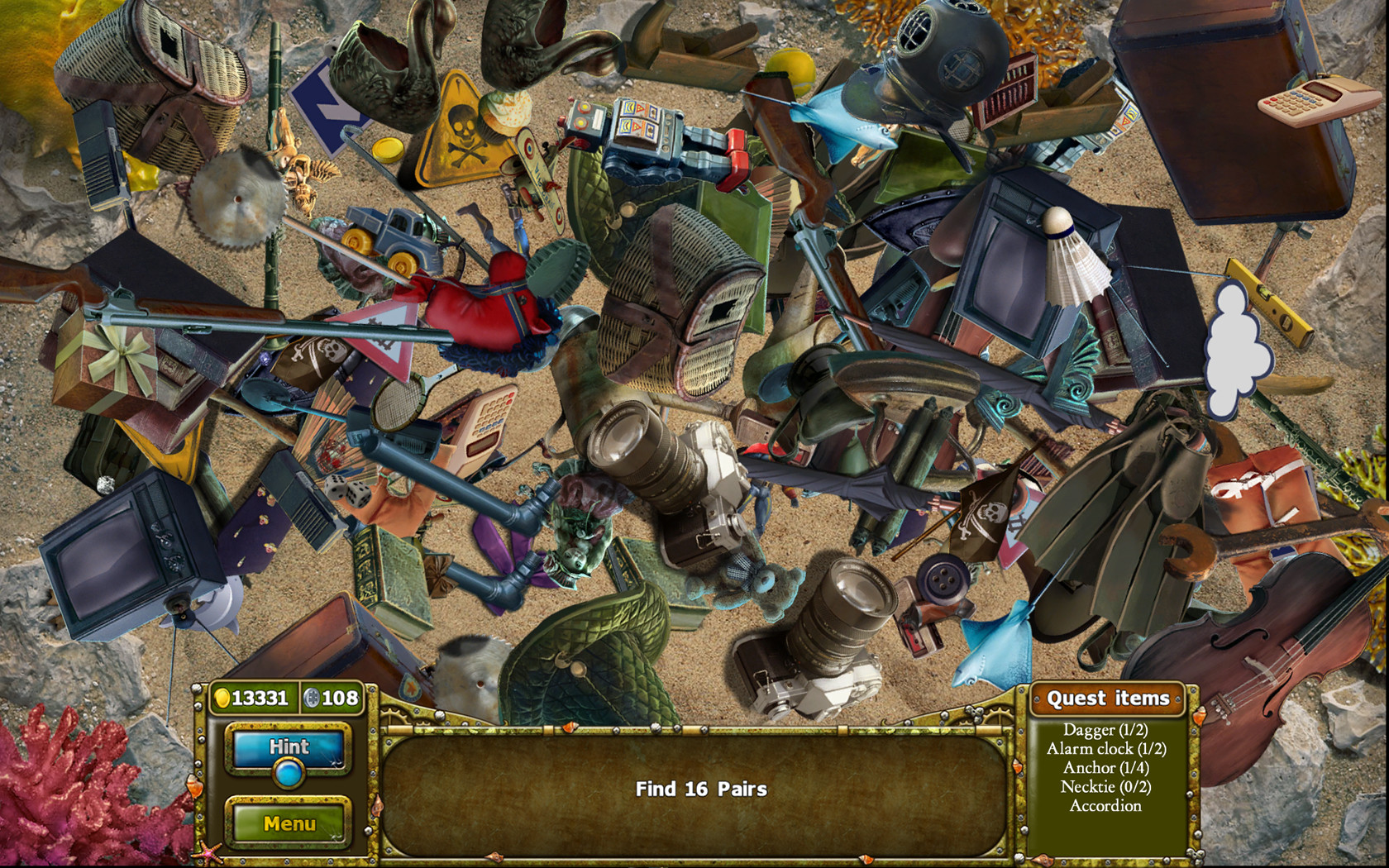The image size is (1389, 868).
Task: Select the Necktie (0/2) quest item
Action: (x=1108, y=786)
